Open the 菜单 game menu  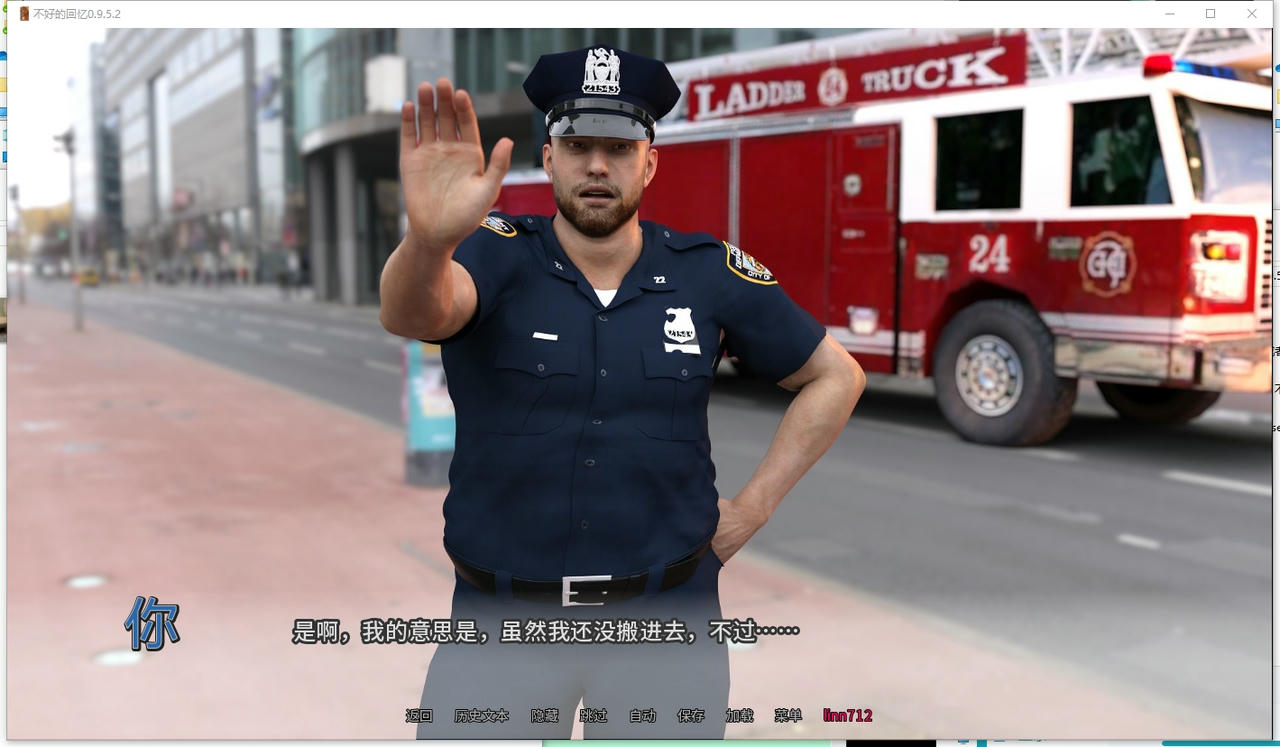tap(788, 716)
